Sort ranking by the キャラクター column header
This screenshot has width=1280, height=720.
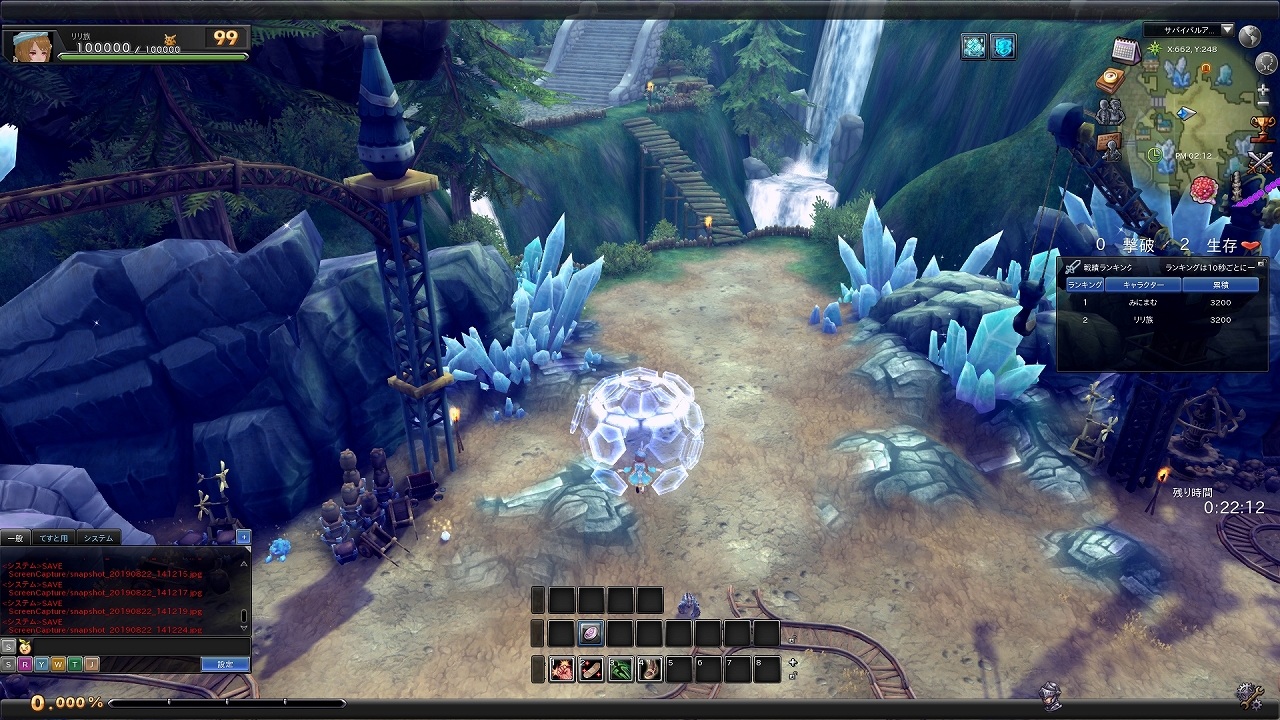click(1143, 285)
